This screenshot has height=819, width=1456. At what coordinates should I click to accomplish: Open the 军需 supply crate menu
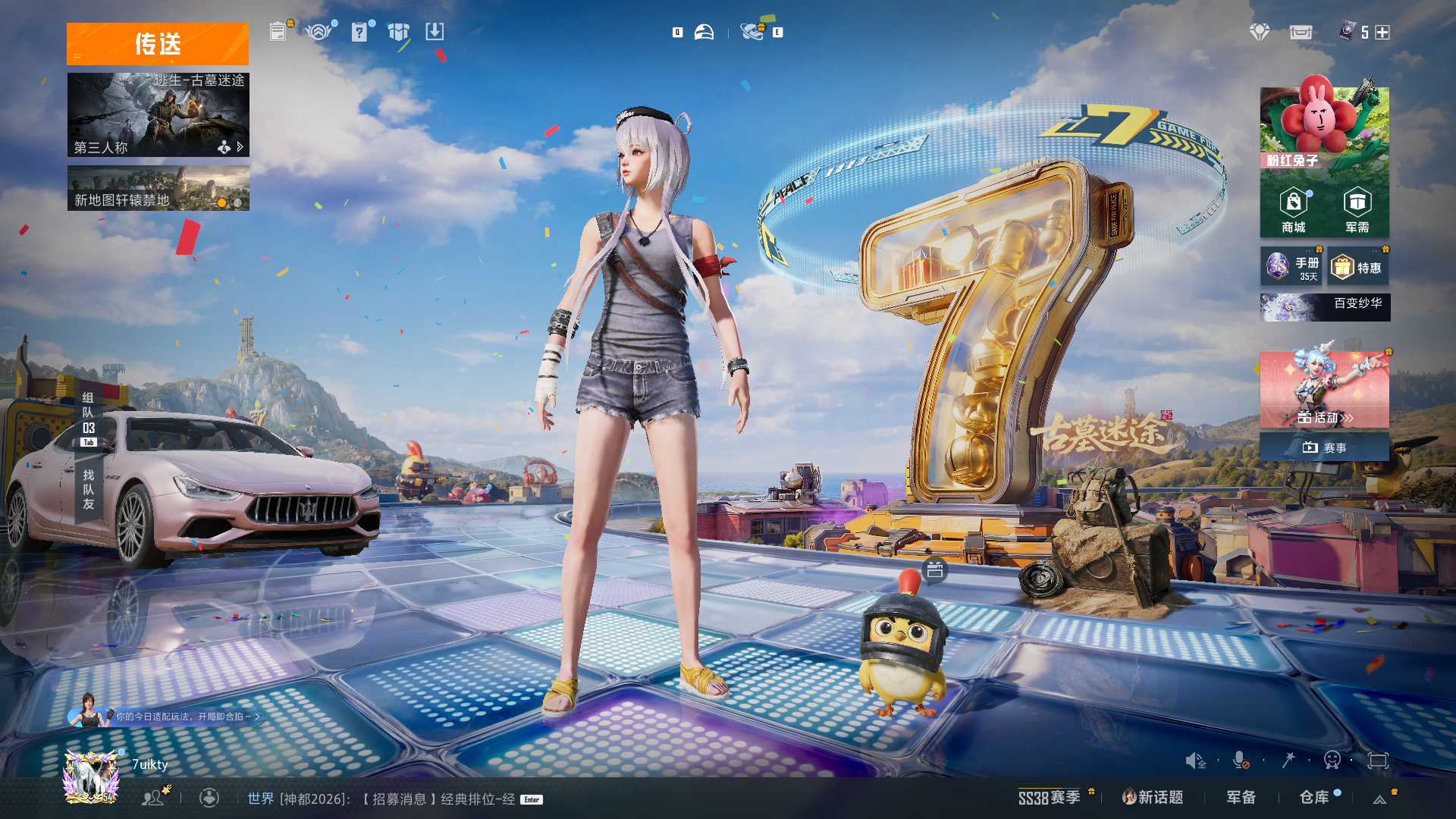pos(1357,211)
